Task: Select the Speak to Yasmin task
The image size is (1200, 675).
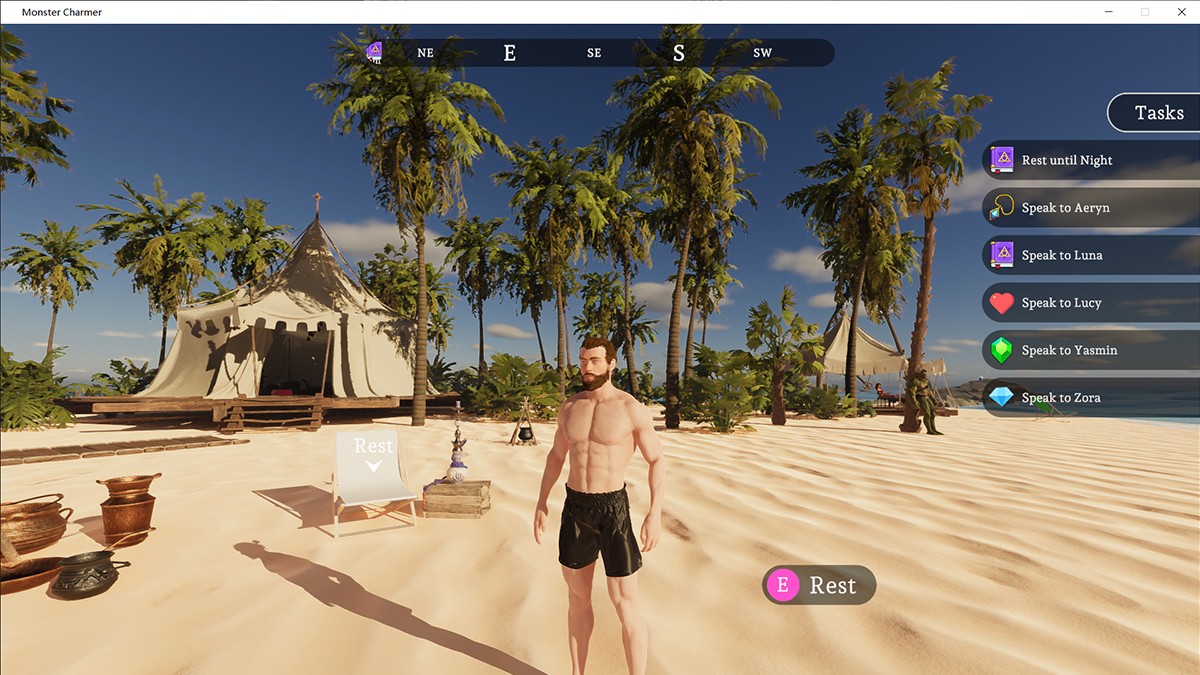Action: coord(1069,350)
